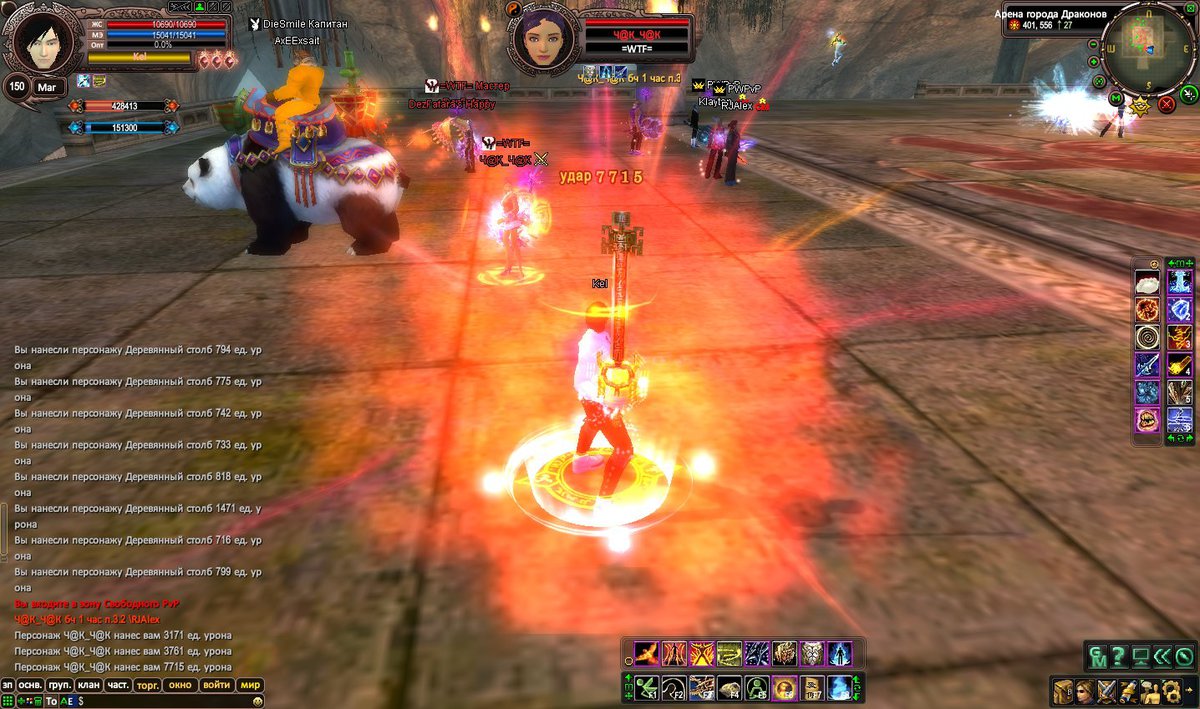Click the red crossed-swords PvP mode button
Screen dimensions: 1200x709
pos(1166,103)
